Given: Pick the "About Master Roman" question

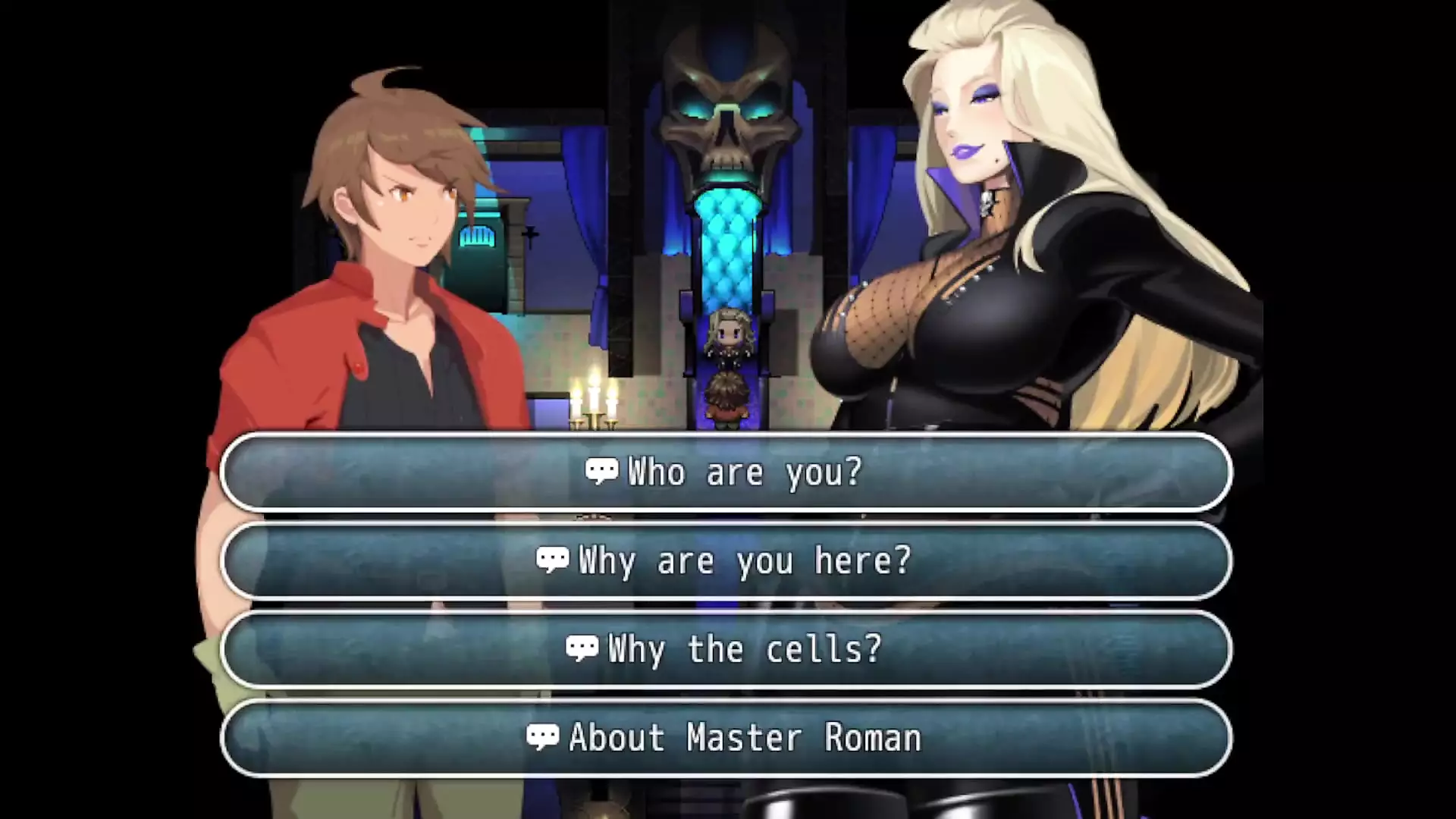Looking at the screenshot, I should click(725, 738).
